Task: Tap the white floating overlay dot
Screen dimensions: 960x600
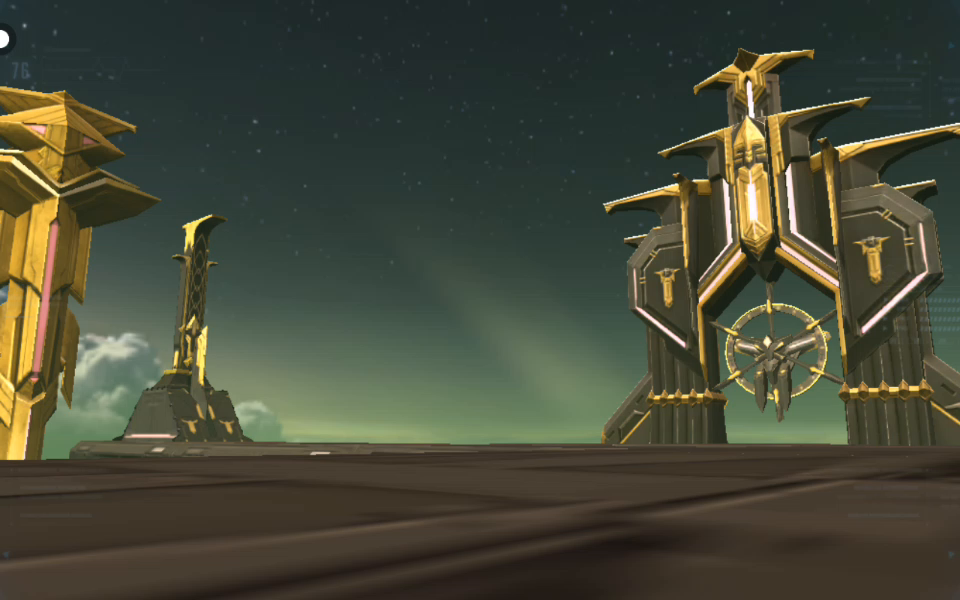Action: pos(4,39)
